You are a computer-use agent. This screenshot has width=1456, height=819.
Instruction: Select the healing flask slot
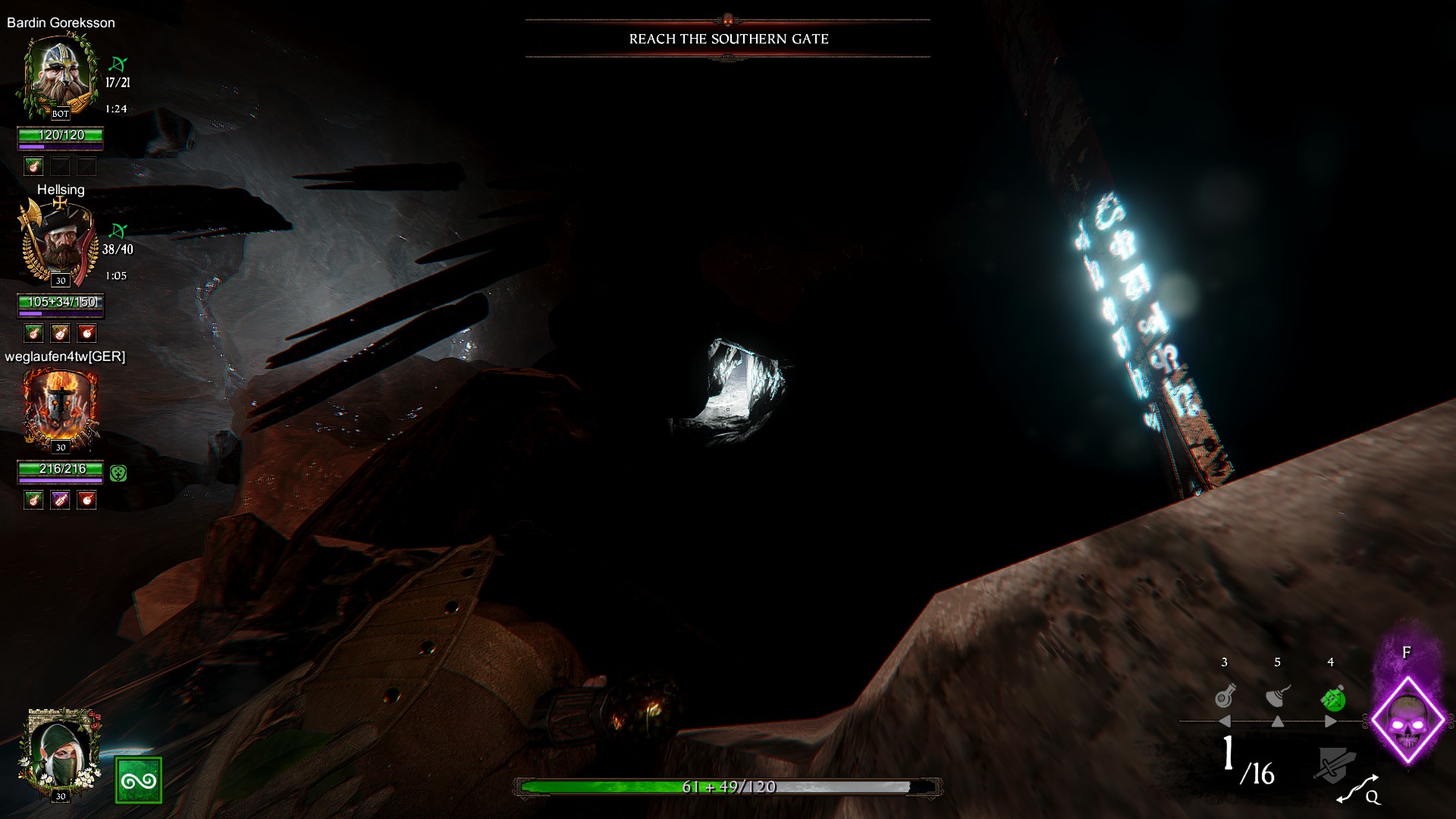pos(1225,696)
